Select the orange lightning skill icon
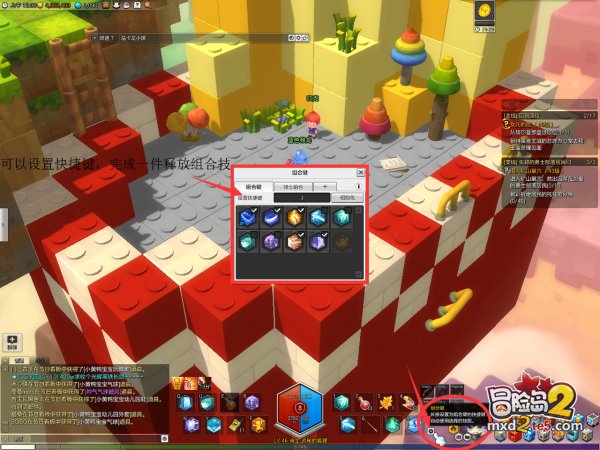600x450 pixels. point(296,216)
